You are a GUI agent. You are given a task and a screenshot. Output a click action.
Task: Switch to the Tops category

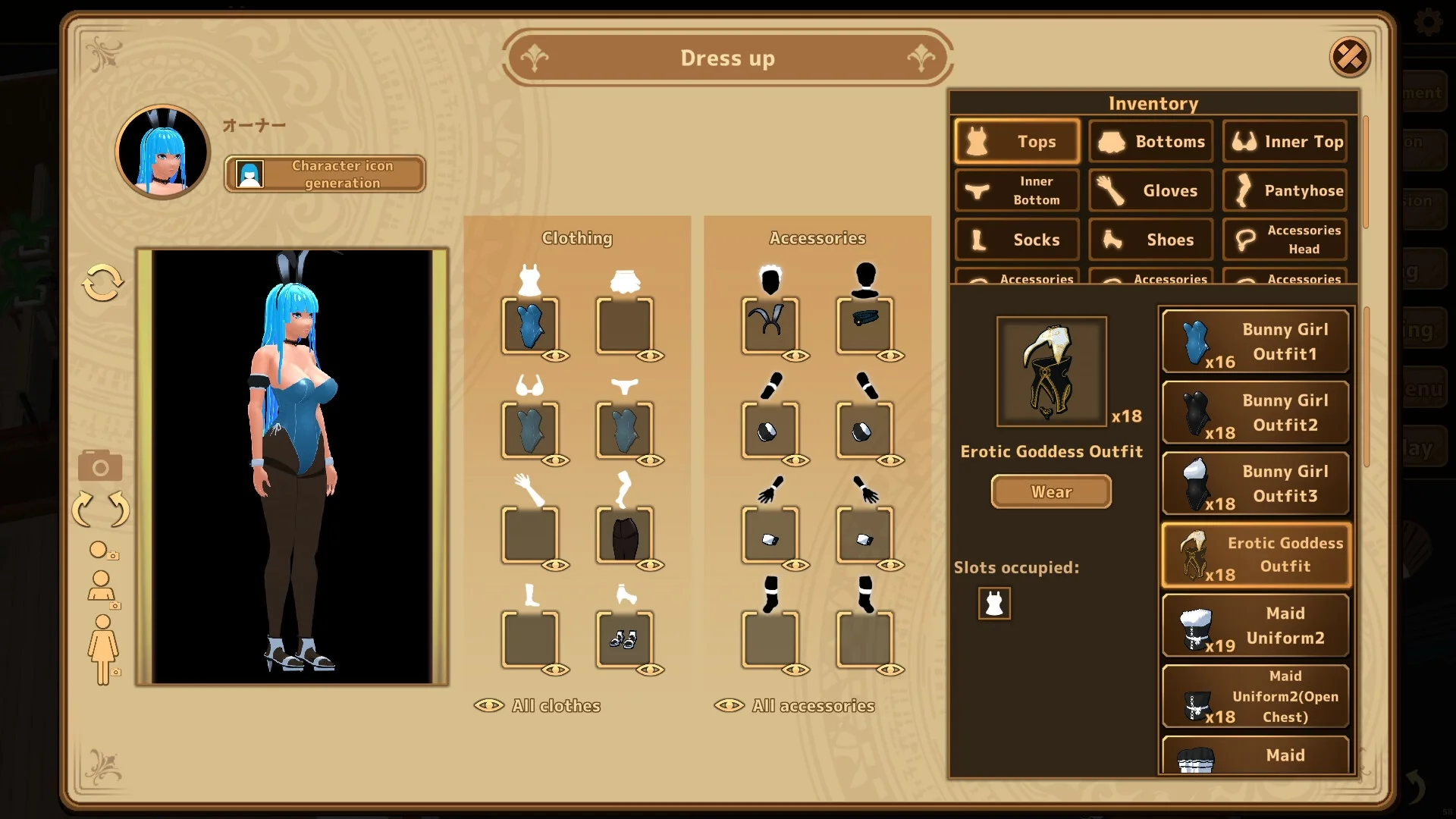click(x=1017, y=142)
